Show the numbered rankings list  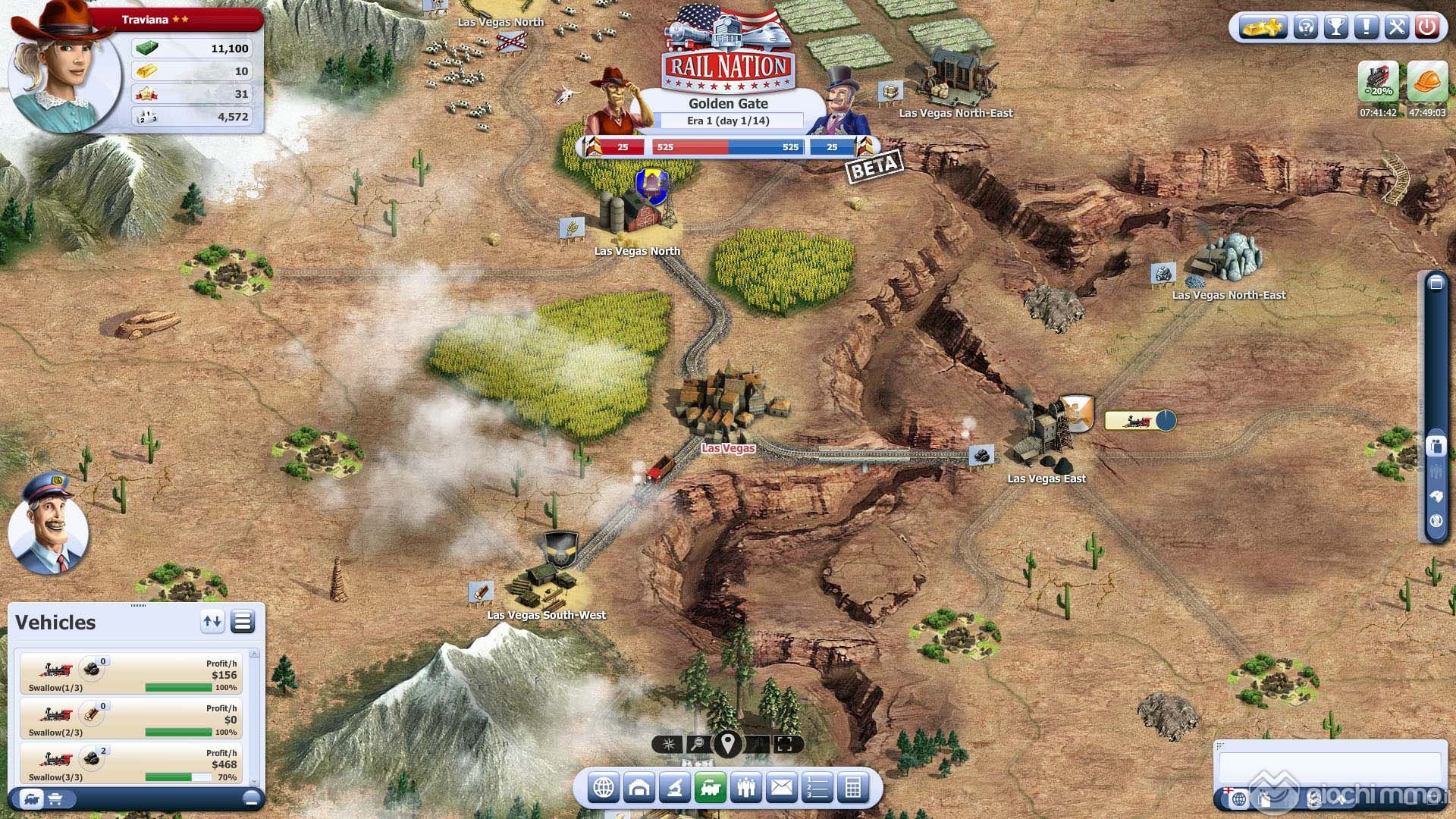pos(817,789)
